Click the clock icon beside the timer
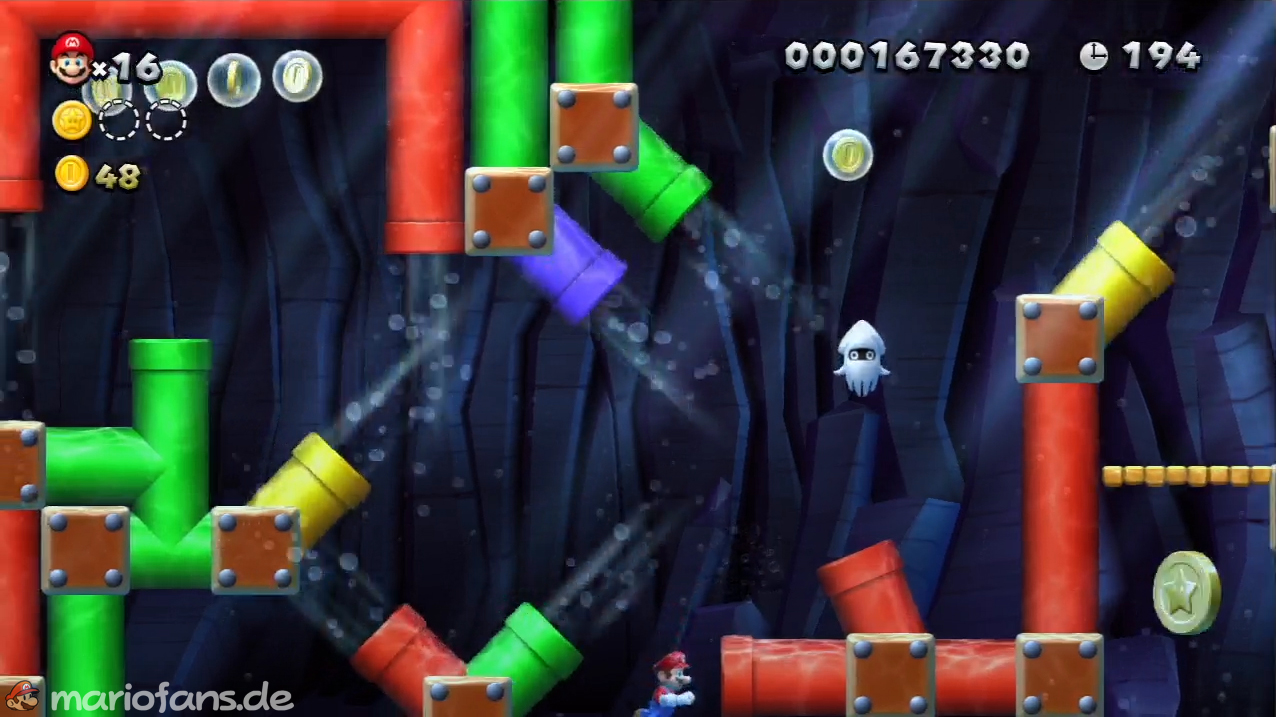1276x717 pixels. point(1094,56)
